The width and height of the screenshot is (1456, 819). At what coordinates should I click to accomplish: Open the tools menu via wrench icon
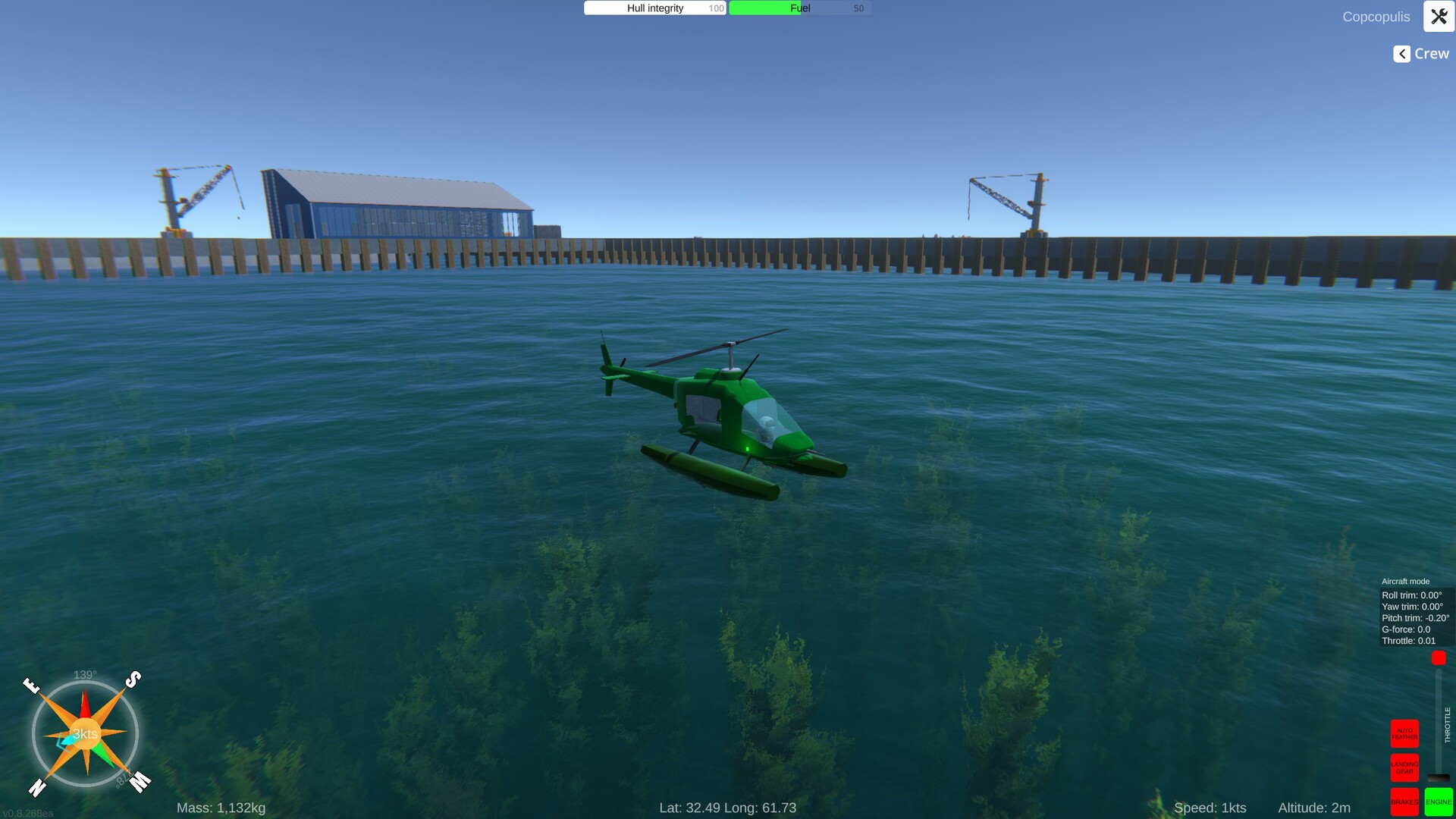tap(1438, 16)
